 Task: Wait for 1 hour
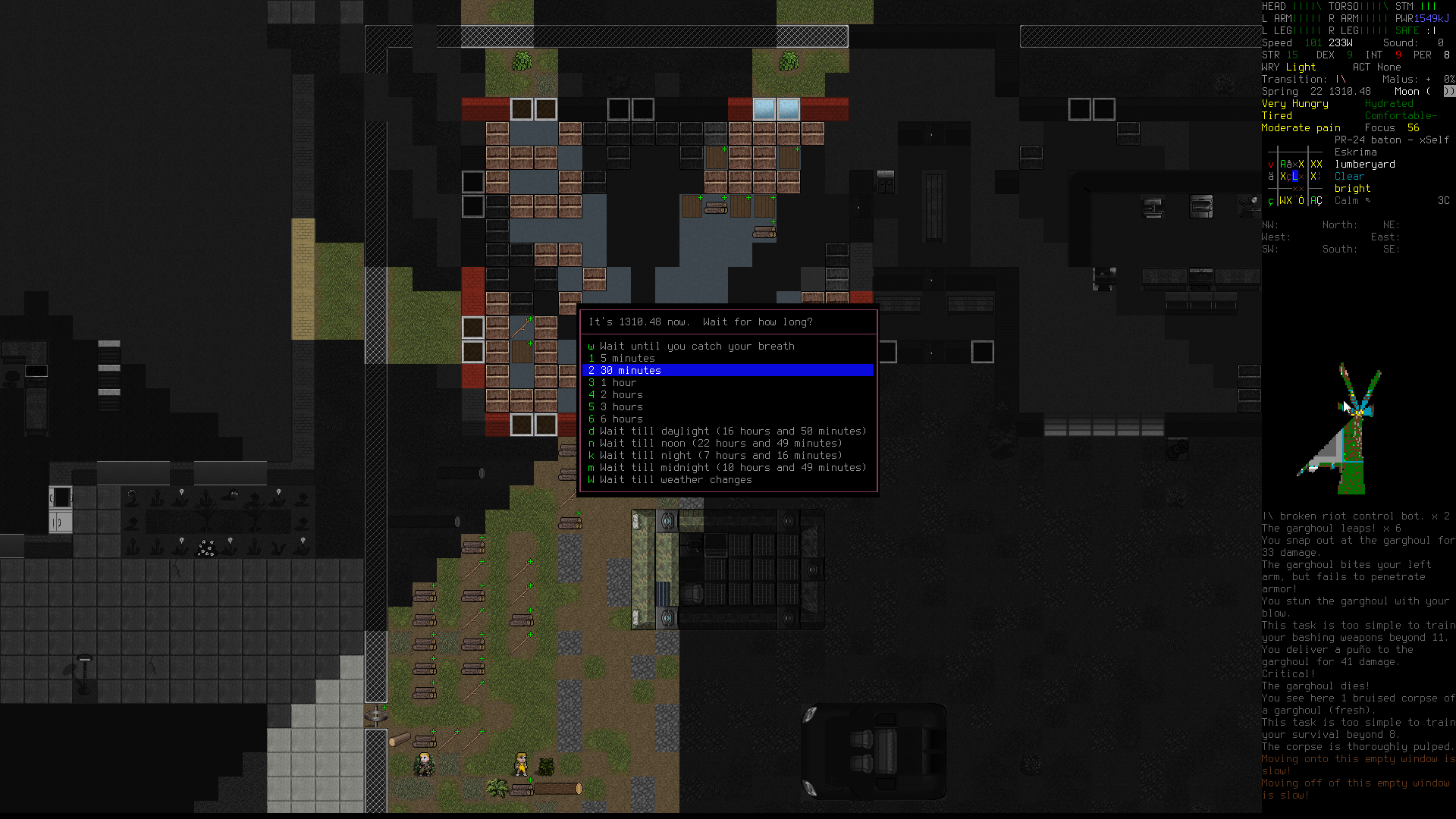pos(618,383)
